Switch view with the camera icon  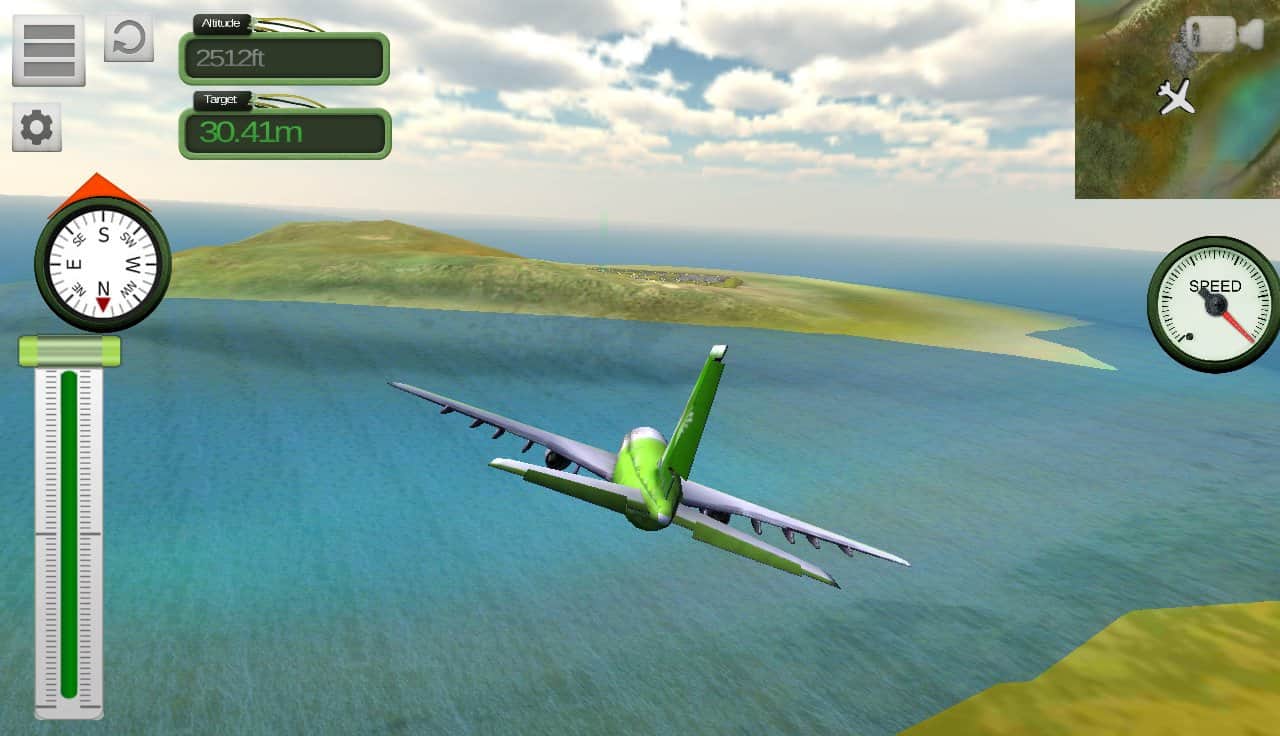coord(1224,34)
